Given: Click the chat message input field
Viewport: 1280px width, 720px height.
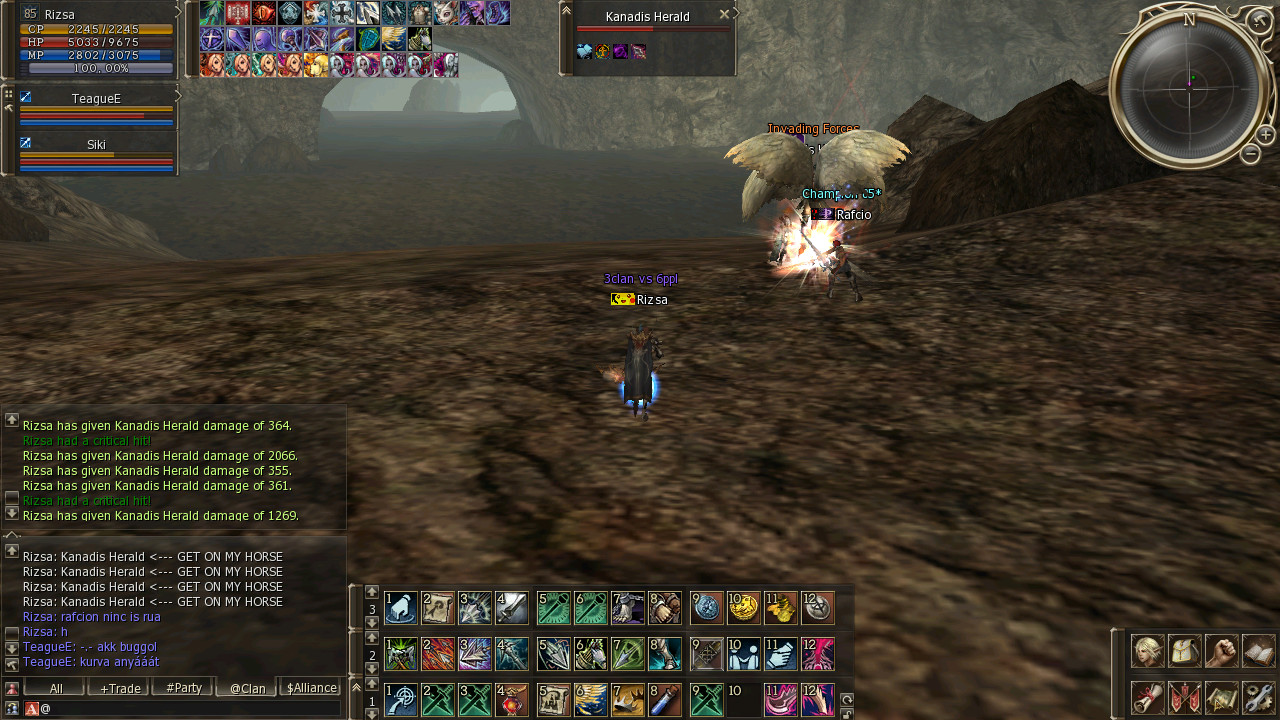Looking at the screenshot, I should click(190, 708).
